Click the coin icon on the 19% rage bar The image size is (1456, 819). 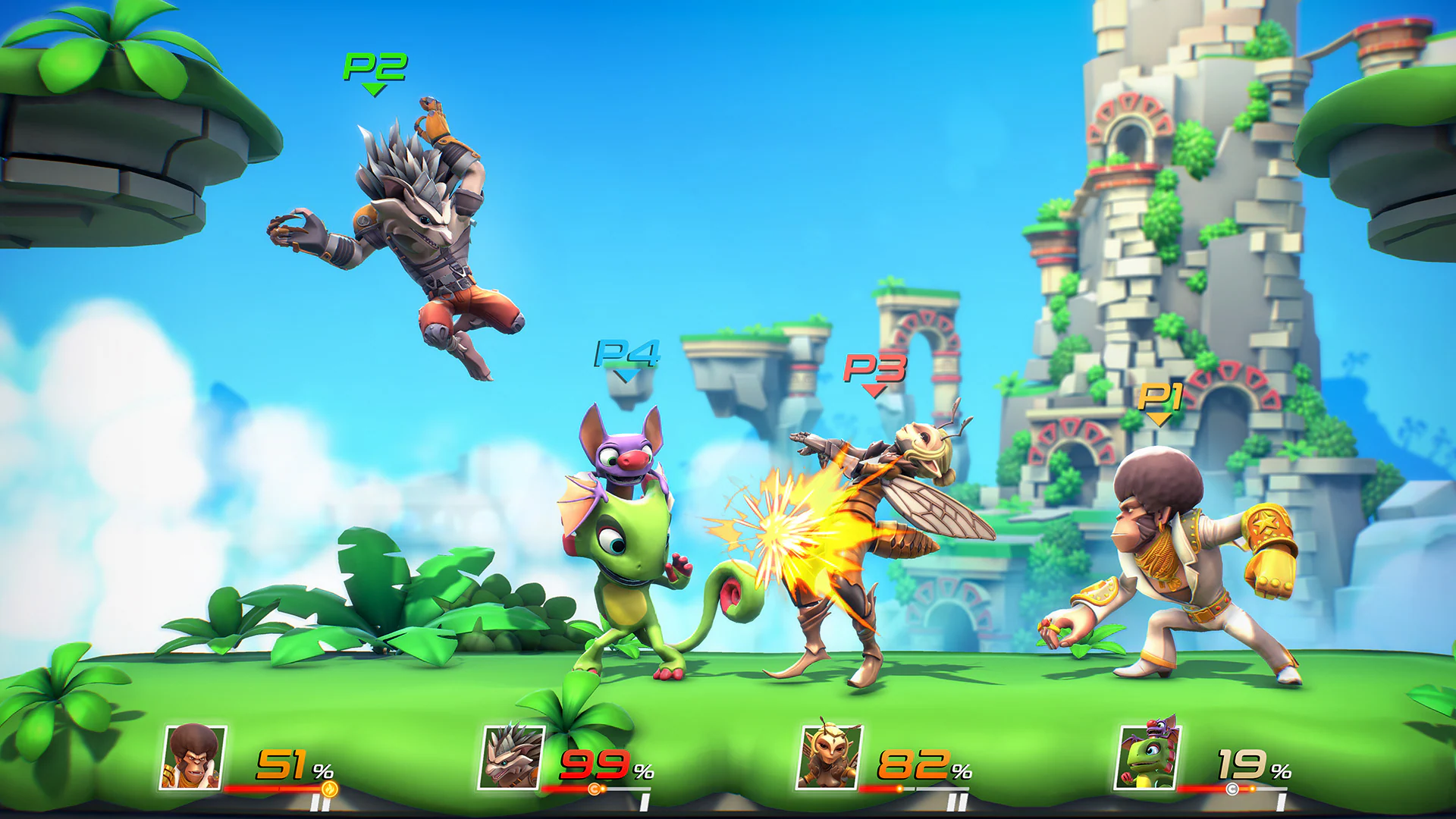[x=1232, y=788]
